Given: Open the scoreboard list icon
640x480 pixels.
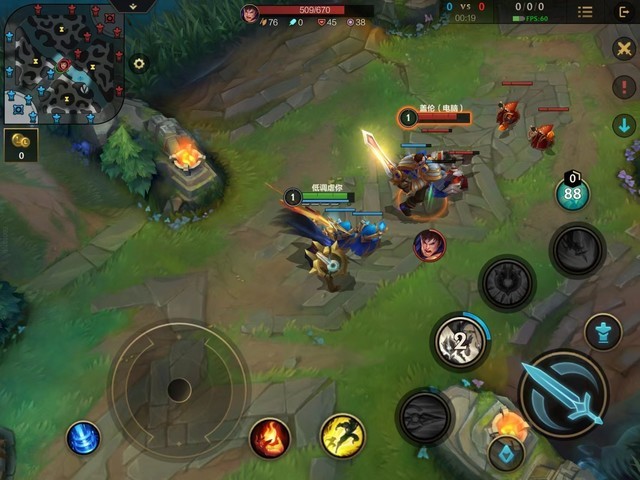Looking at the screenshot, I should click(585, 12).
